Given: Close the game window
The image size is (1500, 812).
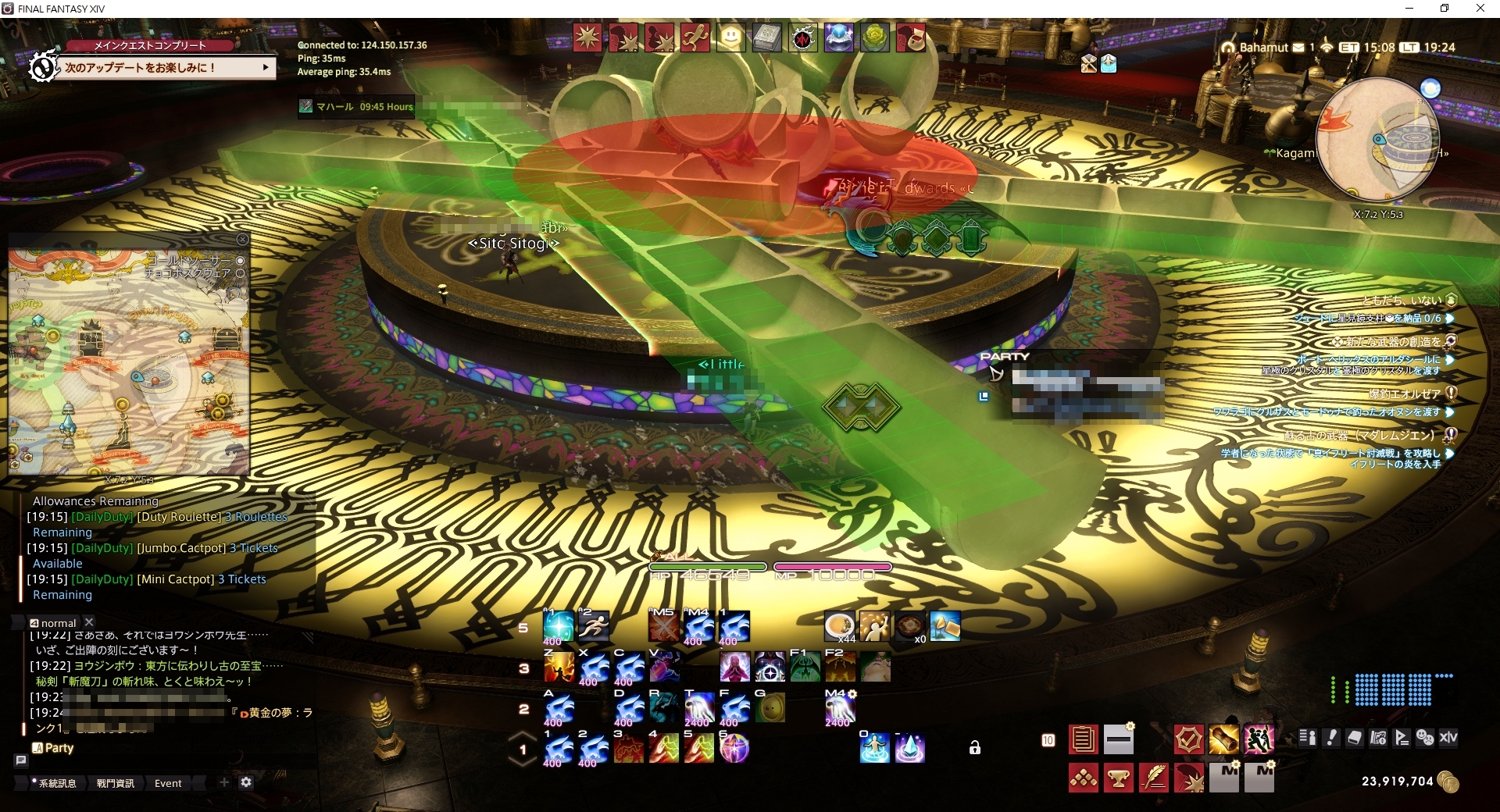Looking at the screenshot, I should tap(1480, 9).
